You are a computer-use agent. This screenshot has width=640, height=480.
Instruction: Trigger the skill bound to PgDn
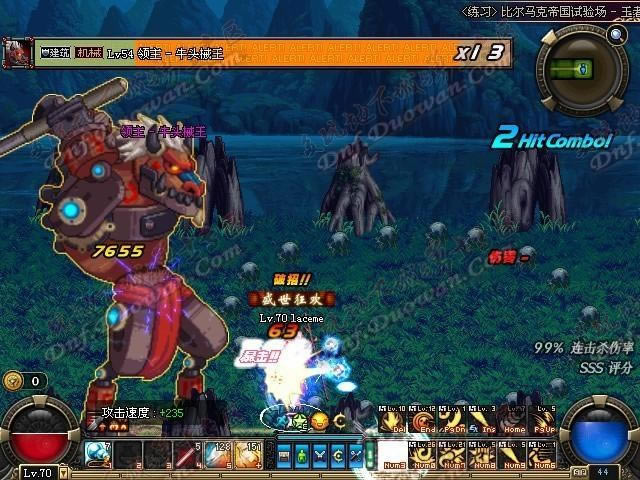tap(451, 421)
